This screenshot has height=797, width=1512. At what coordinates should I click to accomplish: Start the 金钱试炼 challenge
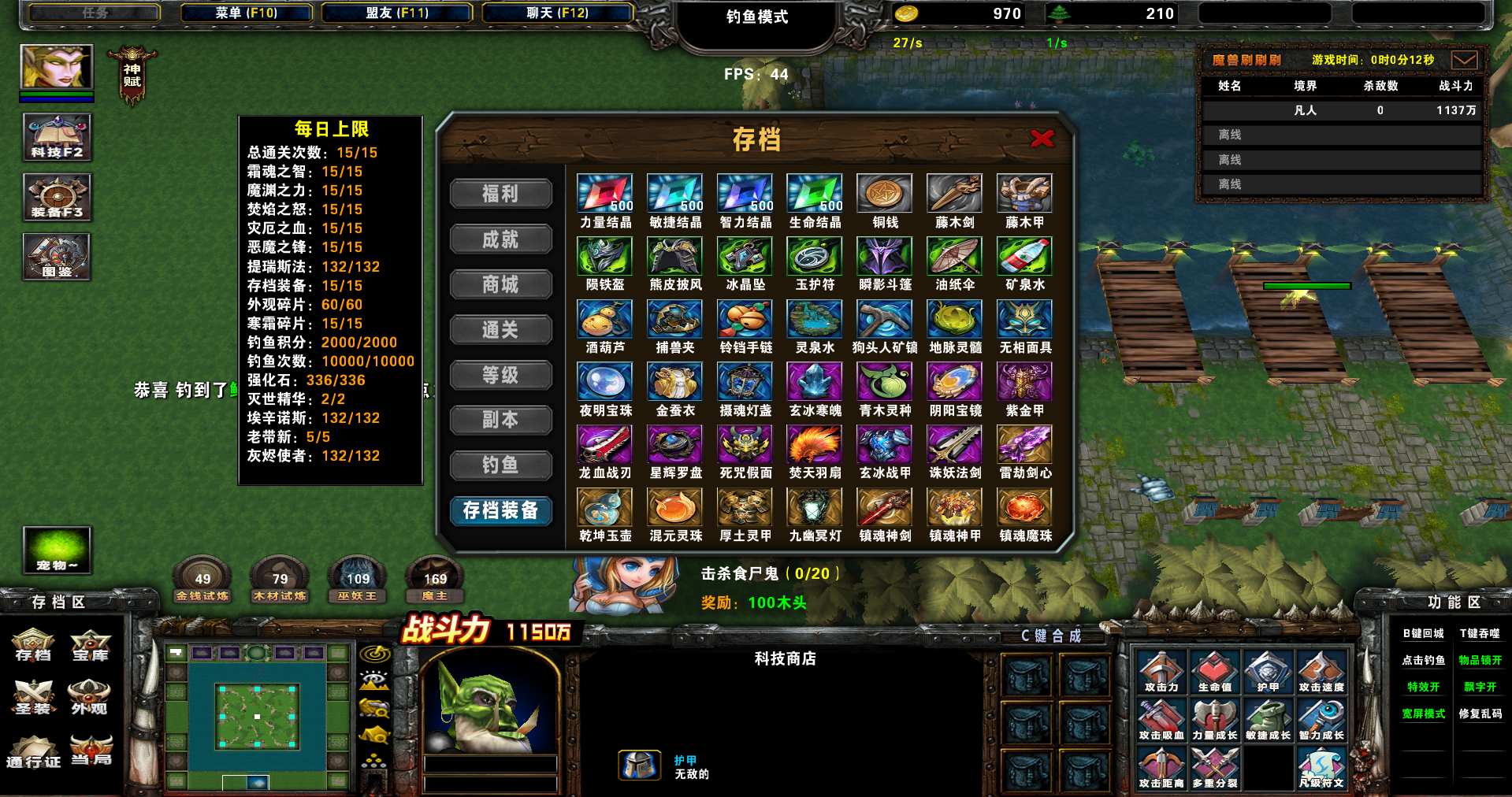tap(202, 581)
